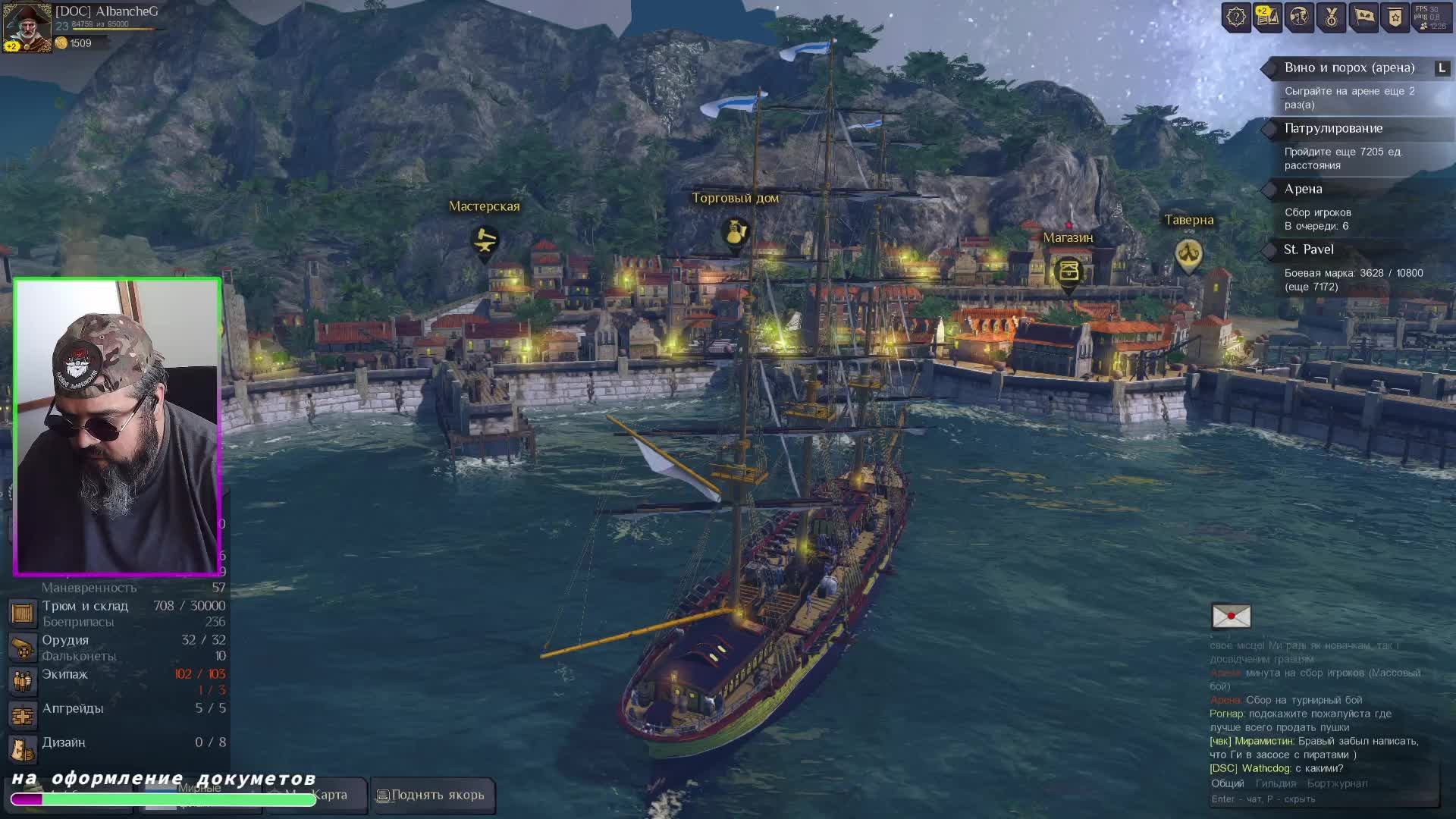Open the star banner icon

1395,17
